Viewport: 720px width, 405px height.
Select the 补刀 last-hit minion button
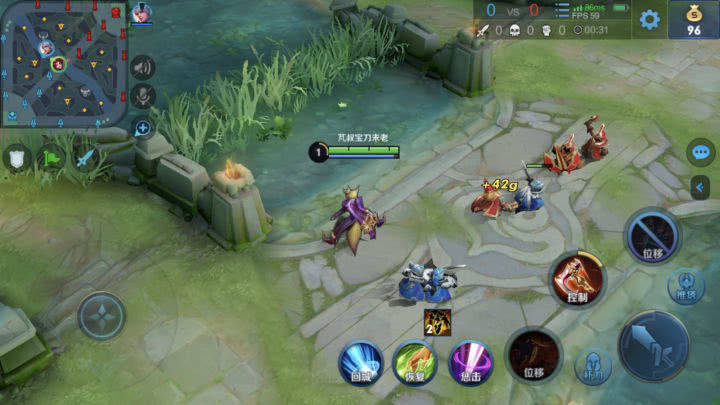593,367
